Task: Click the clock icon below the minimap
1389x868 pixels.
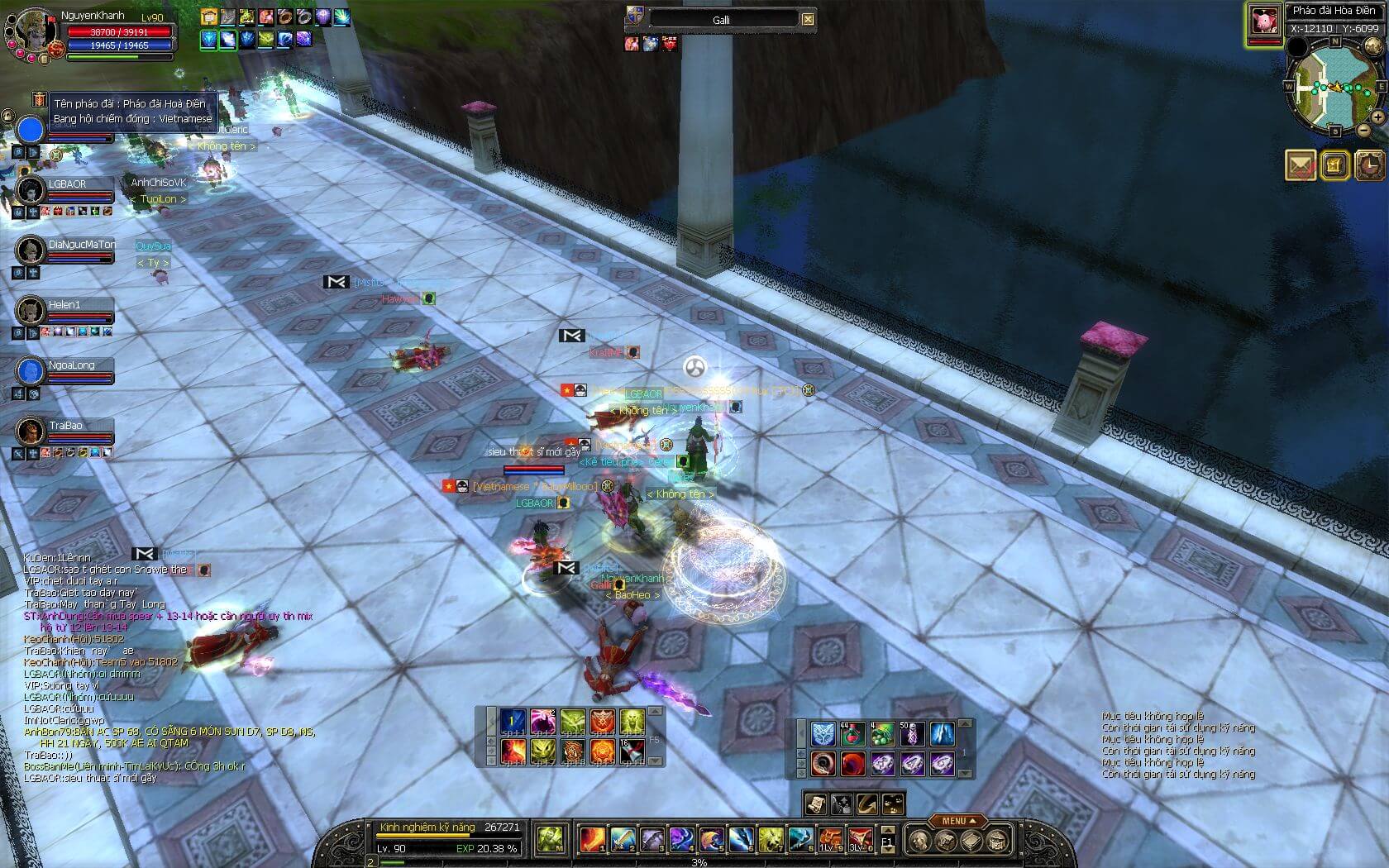Action: click(1370, 165)
